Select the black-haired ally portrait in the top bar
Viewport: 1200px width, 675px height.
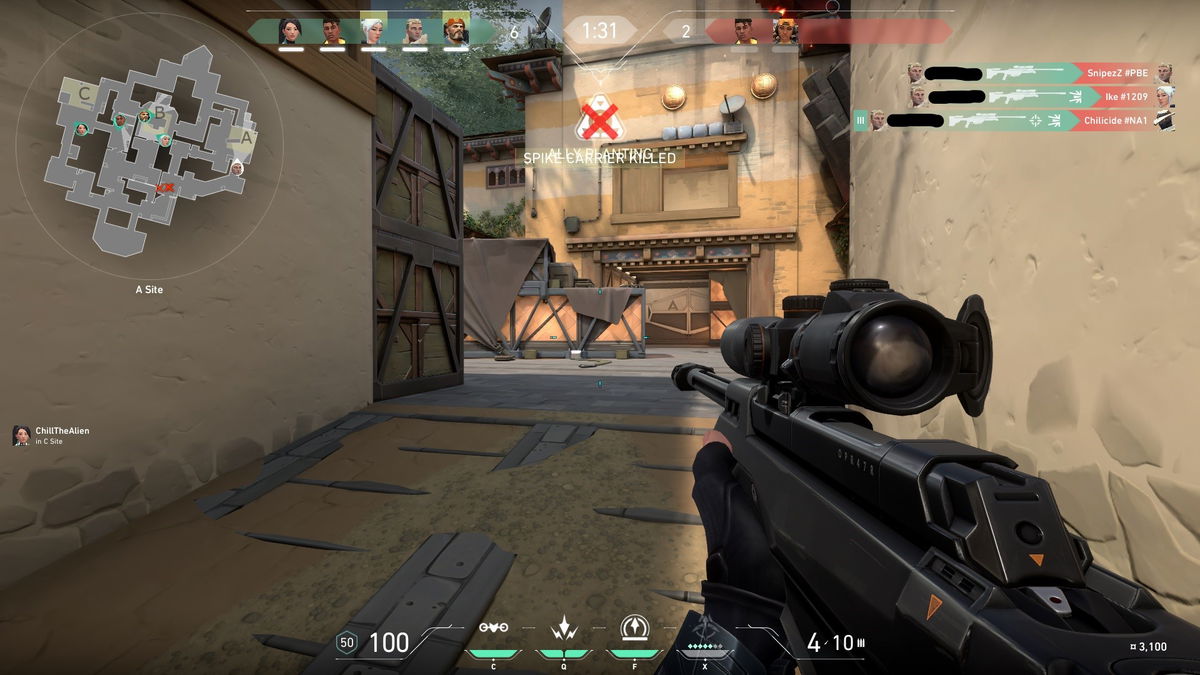pos(290,31)
